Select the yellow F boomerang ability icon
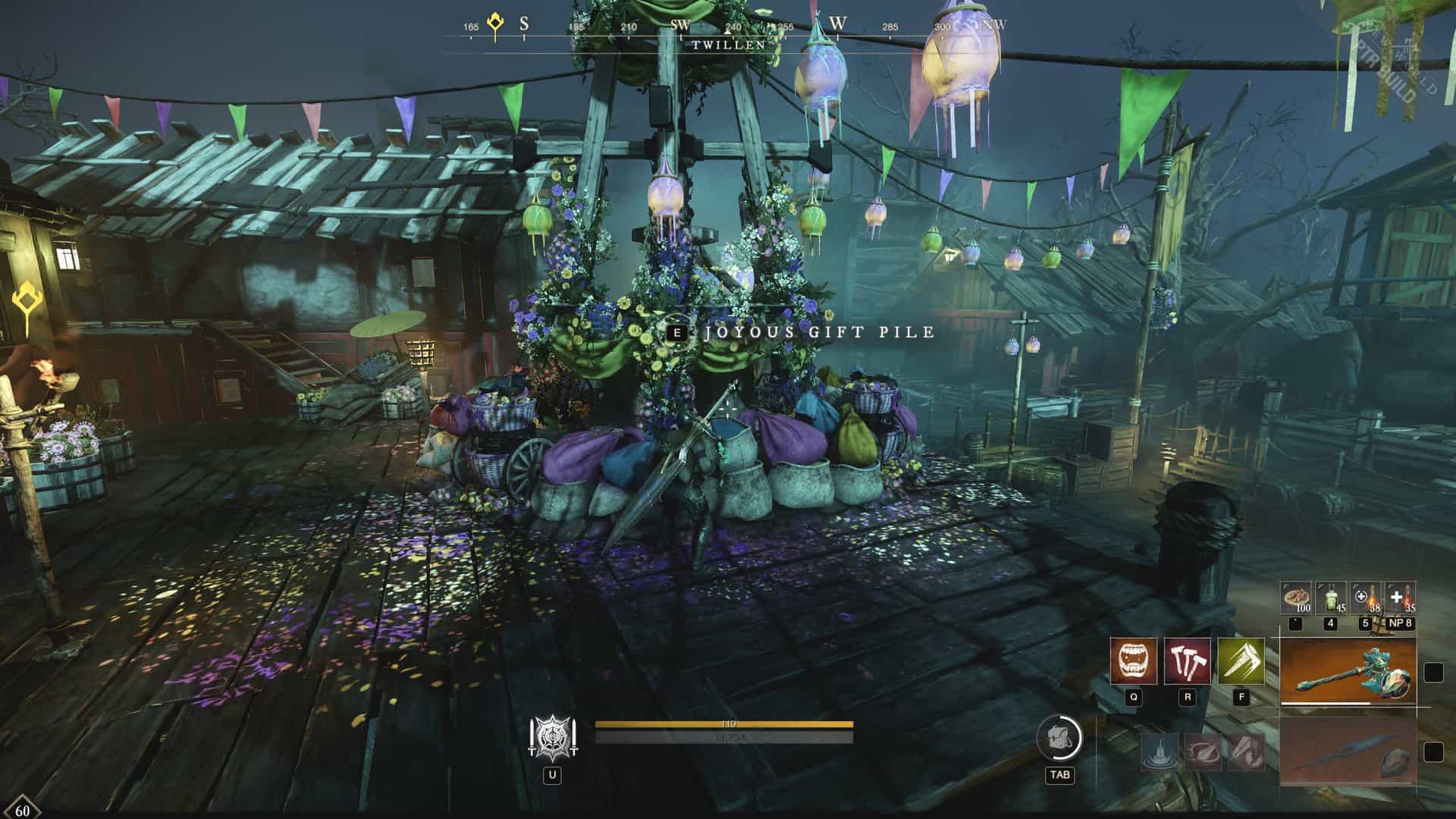Image resolution: width=1456 pixels, height=819 pixels. click(x=1242, y=661)
